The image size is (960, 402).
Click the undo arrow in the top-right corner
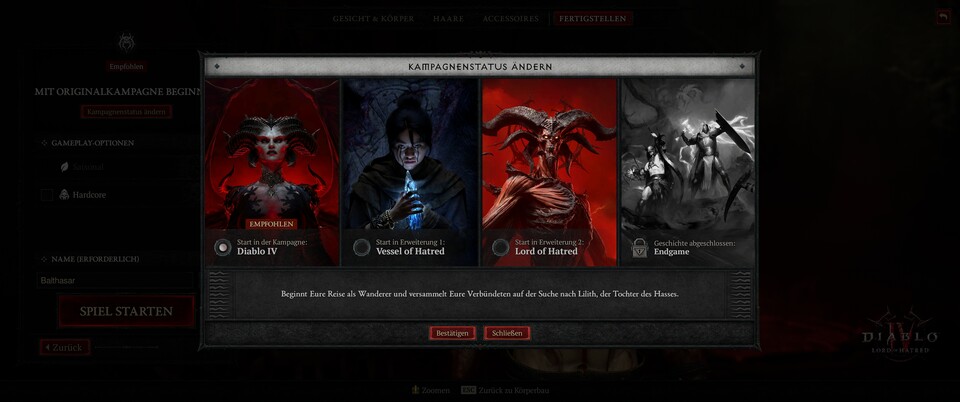pos(943,17)
